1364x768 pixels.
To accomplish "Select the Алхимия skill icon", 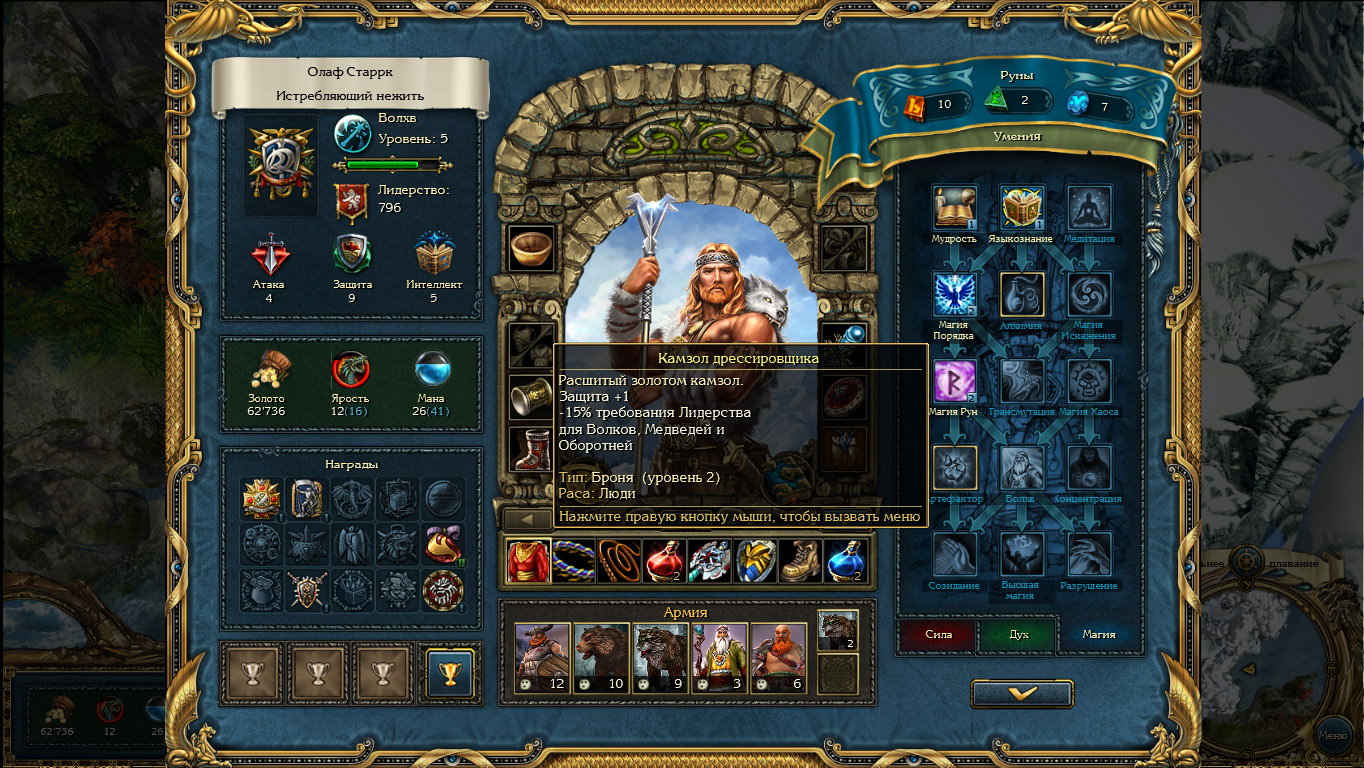I will 1022,295.
